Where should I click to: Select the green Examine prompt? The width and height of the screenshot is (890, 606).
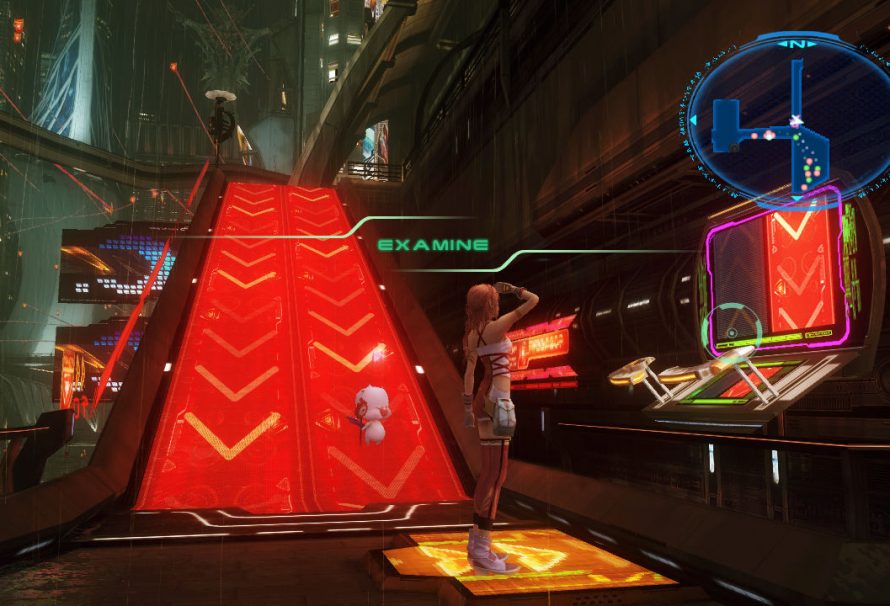[x=432, y=245]
